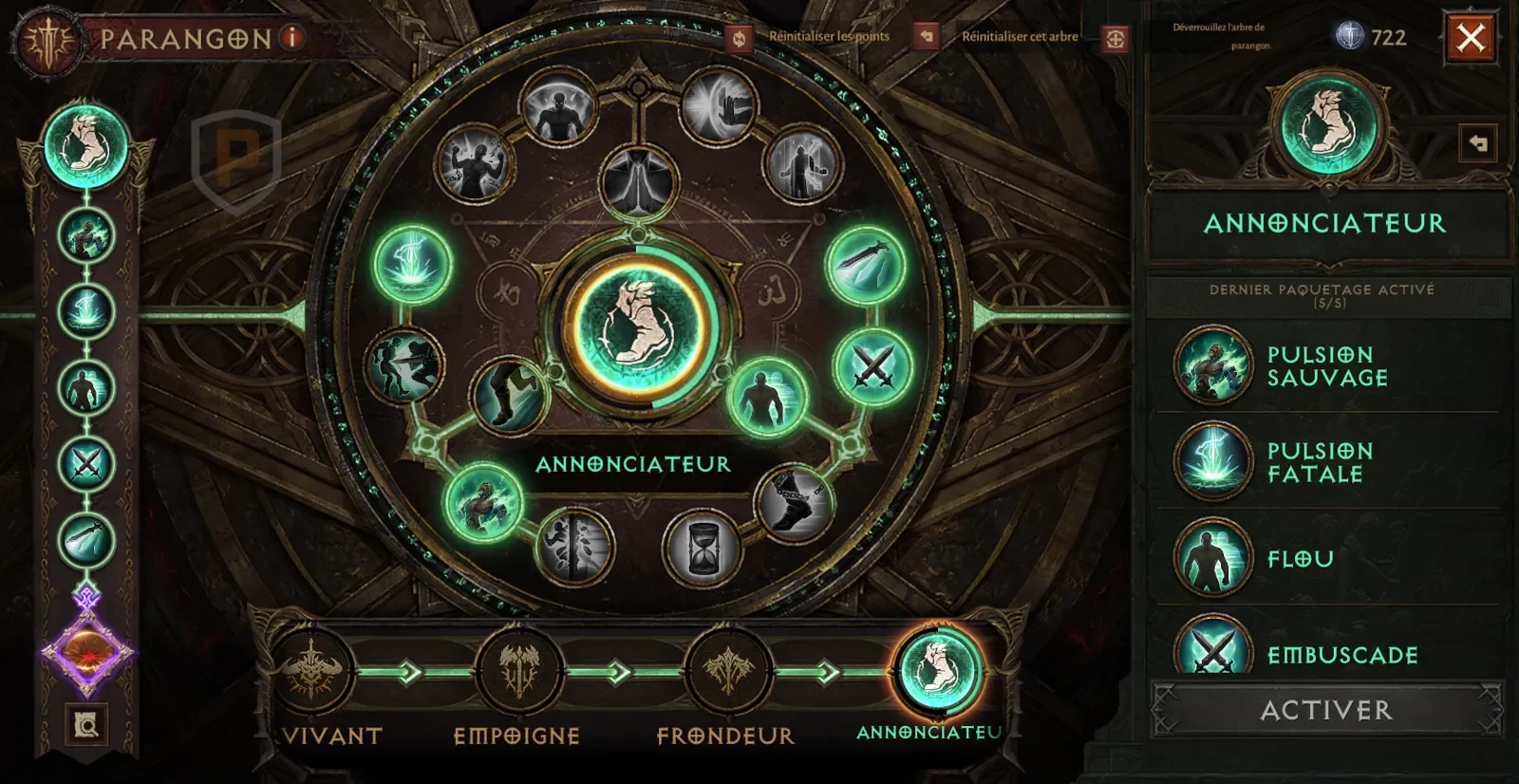Switch to the Empoigne tree
The height and width of the screenshot is (784, 1519).
(x=518, y=671)
